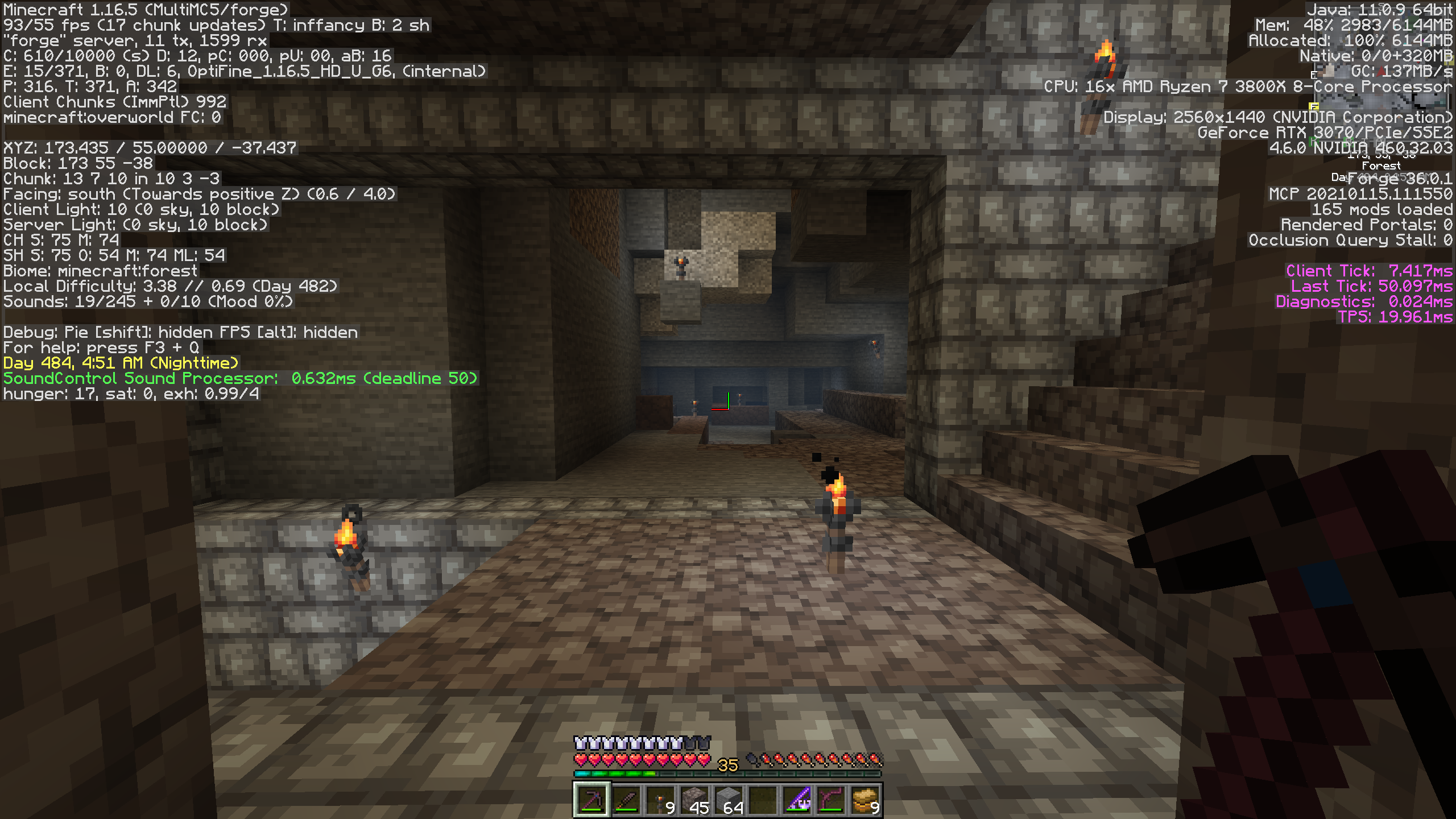Choose the torch stack of 9
This screenshot has height=819, width=1456.
click(660, 800)
